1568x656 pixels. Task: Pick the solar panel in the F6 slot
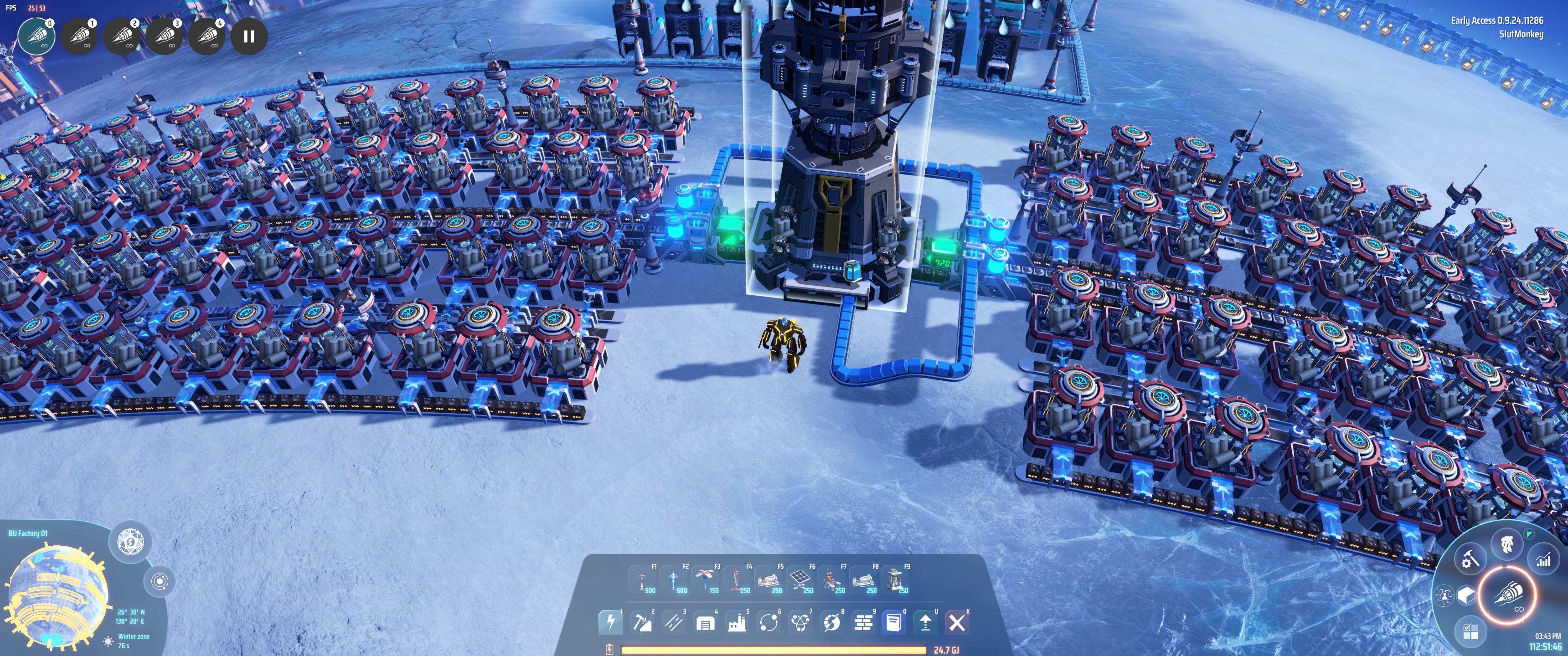pyautogui.click(x=800, y=579)
